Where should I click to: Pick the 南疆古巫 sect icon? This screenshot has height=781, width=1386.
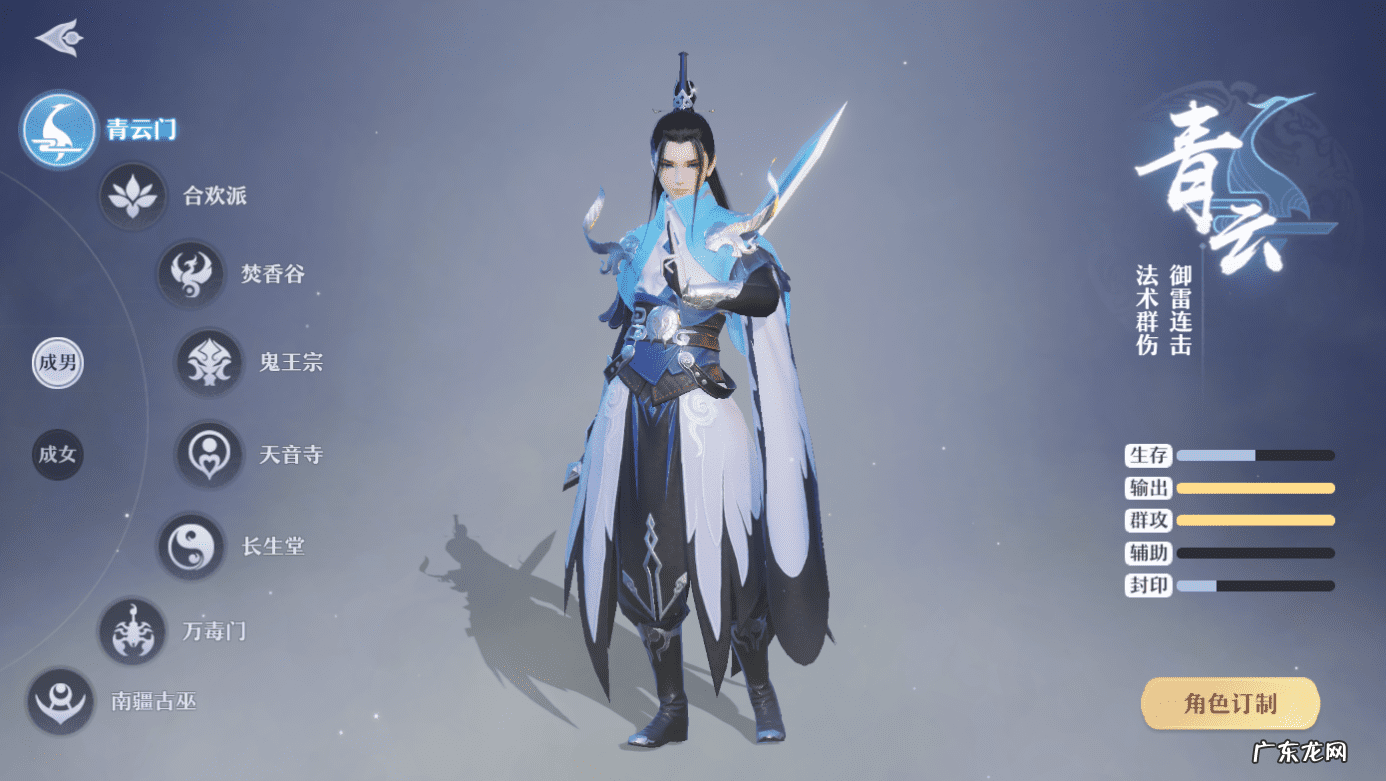[59, 700]
